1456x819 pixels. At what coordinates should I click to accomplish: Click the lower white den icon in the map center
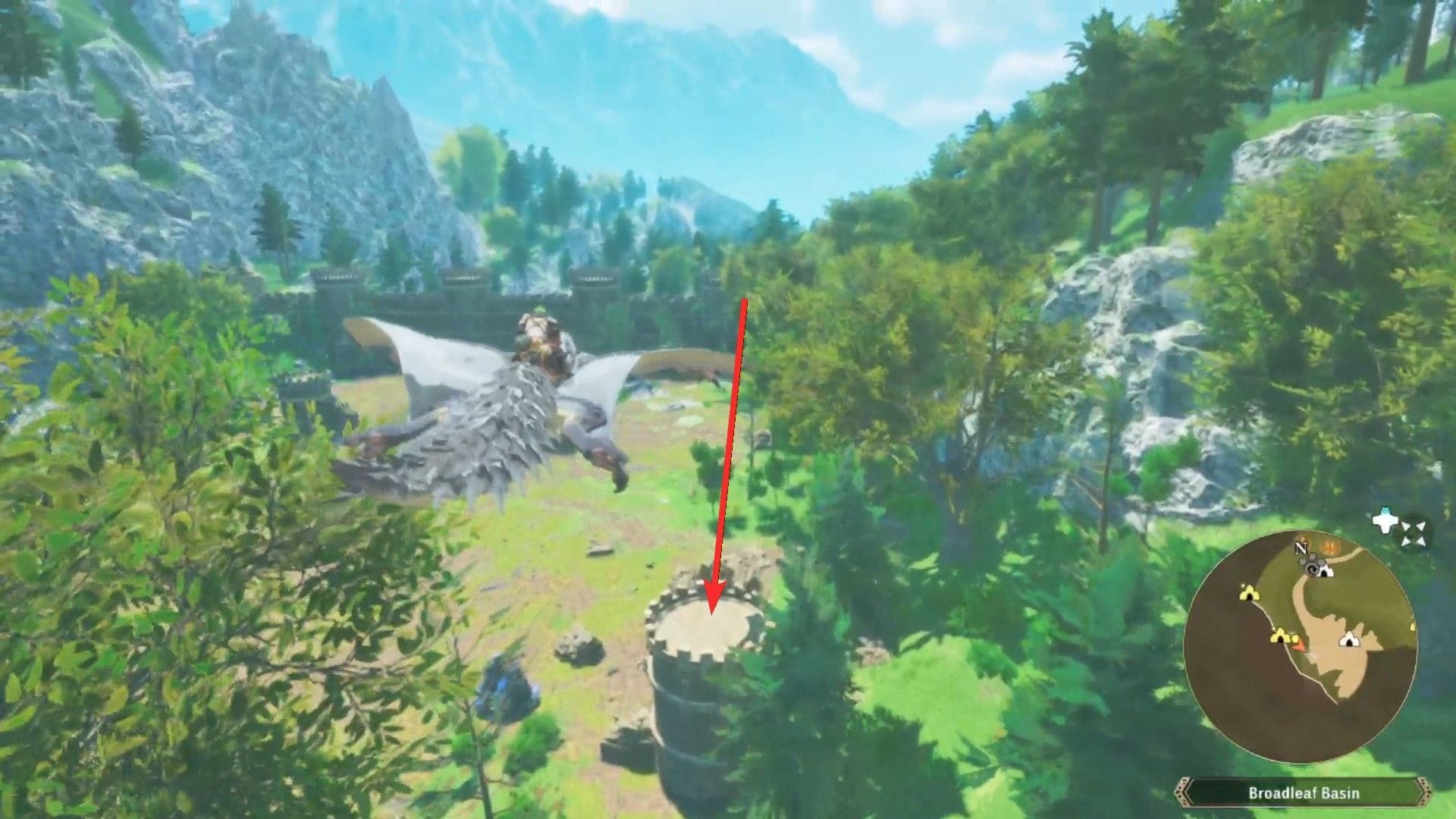(x=1349, y=639)
